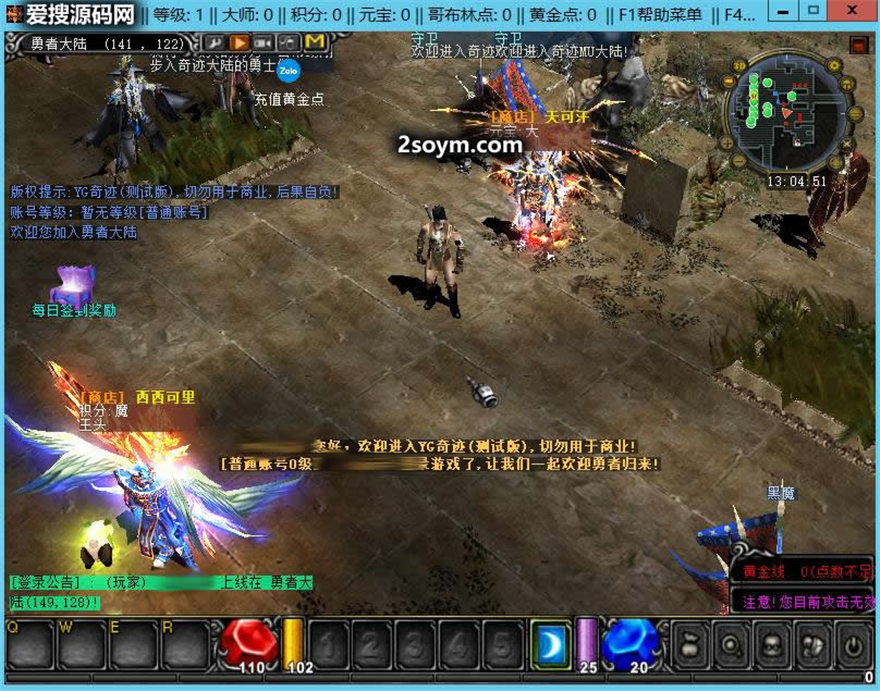This screenshot has height=691, width=880.
Task: Open the wrench settings button
Action: pos(215,42)
